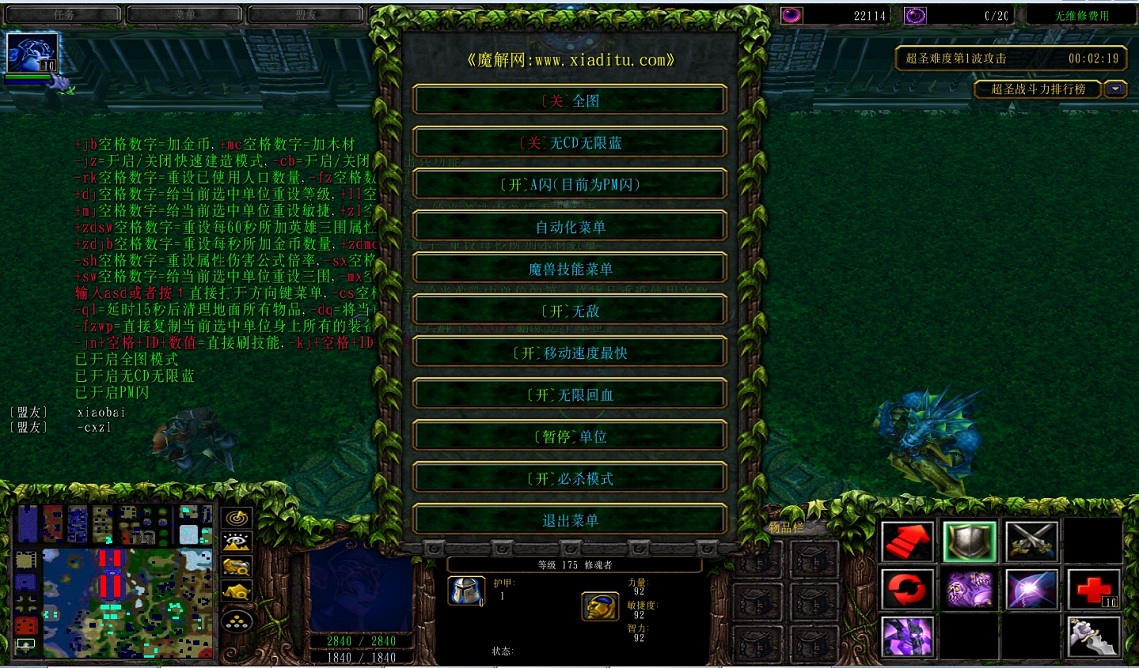
Task: Turn on 无敌 invincibility
Action: click(570, 311)
